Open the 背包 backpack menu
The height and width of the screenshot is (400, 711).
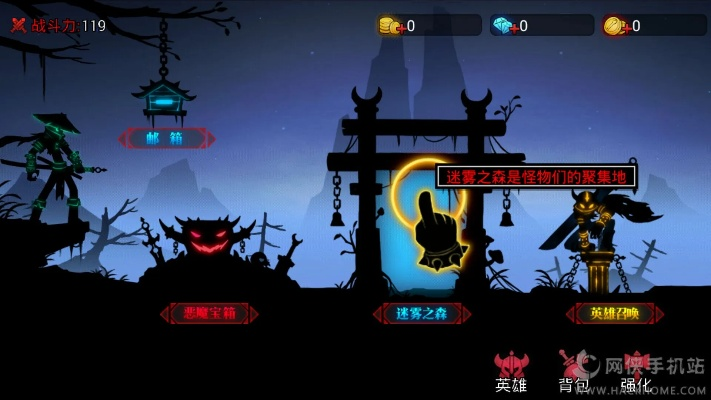click(573, 372)
